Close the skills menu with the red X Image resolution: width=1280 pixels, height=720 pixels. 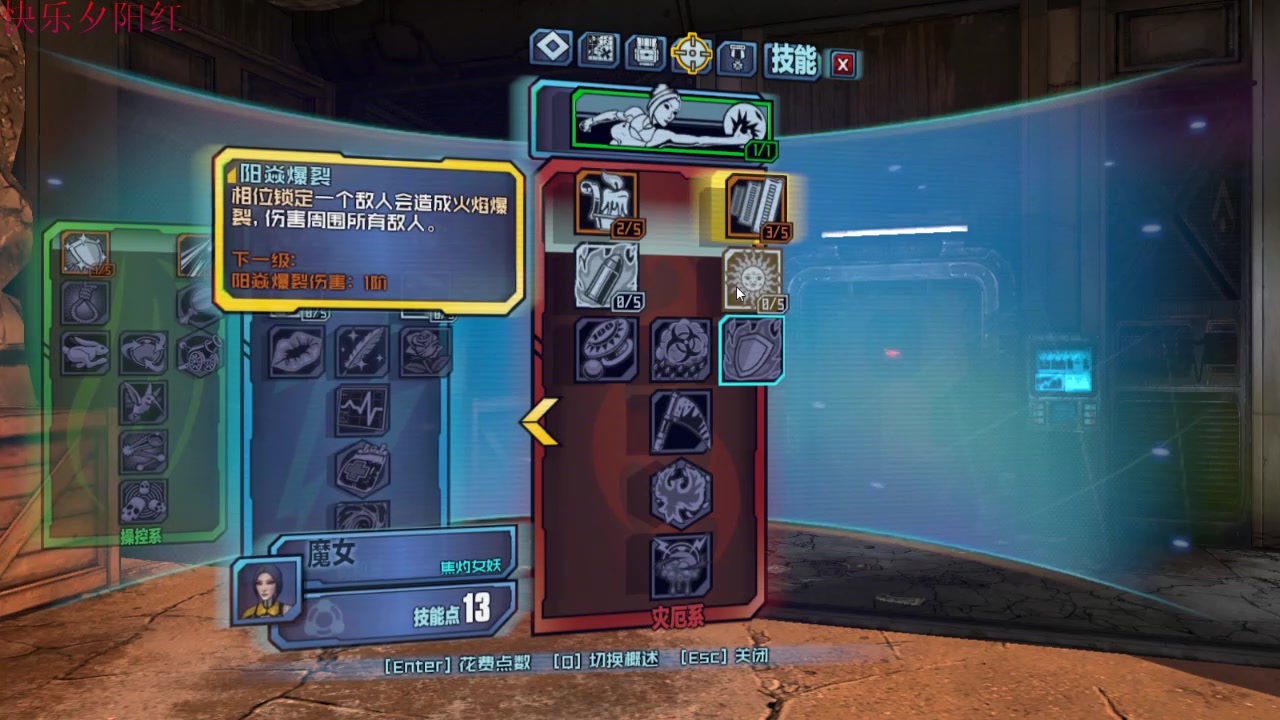click(843, 65)
